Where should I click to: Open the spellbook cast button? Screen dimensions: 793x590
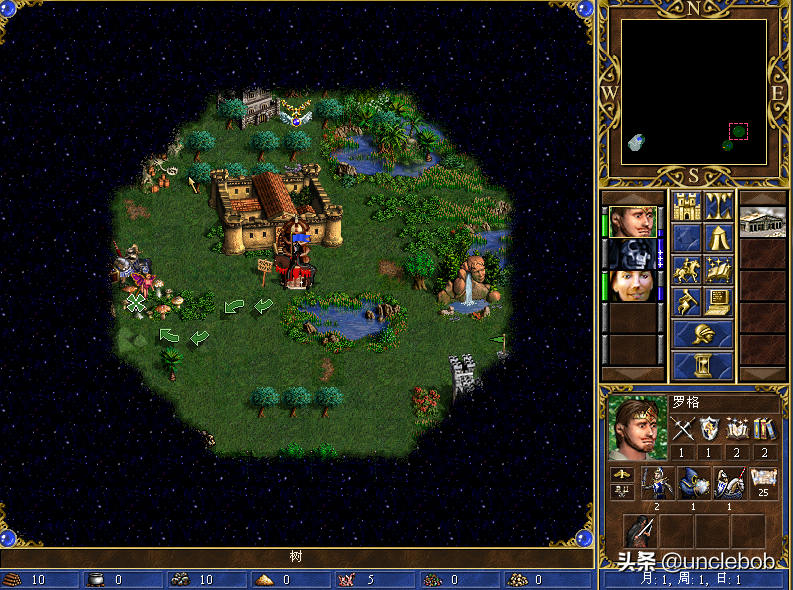point(719,270)
